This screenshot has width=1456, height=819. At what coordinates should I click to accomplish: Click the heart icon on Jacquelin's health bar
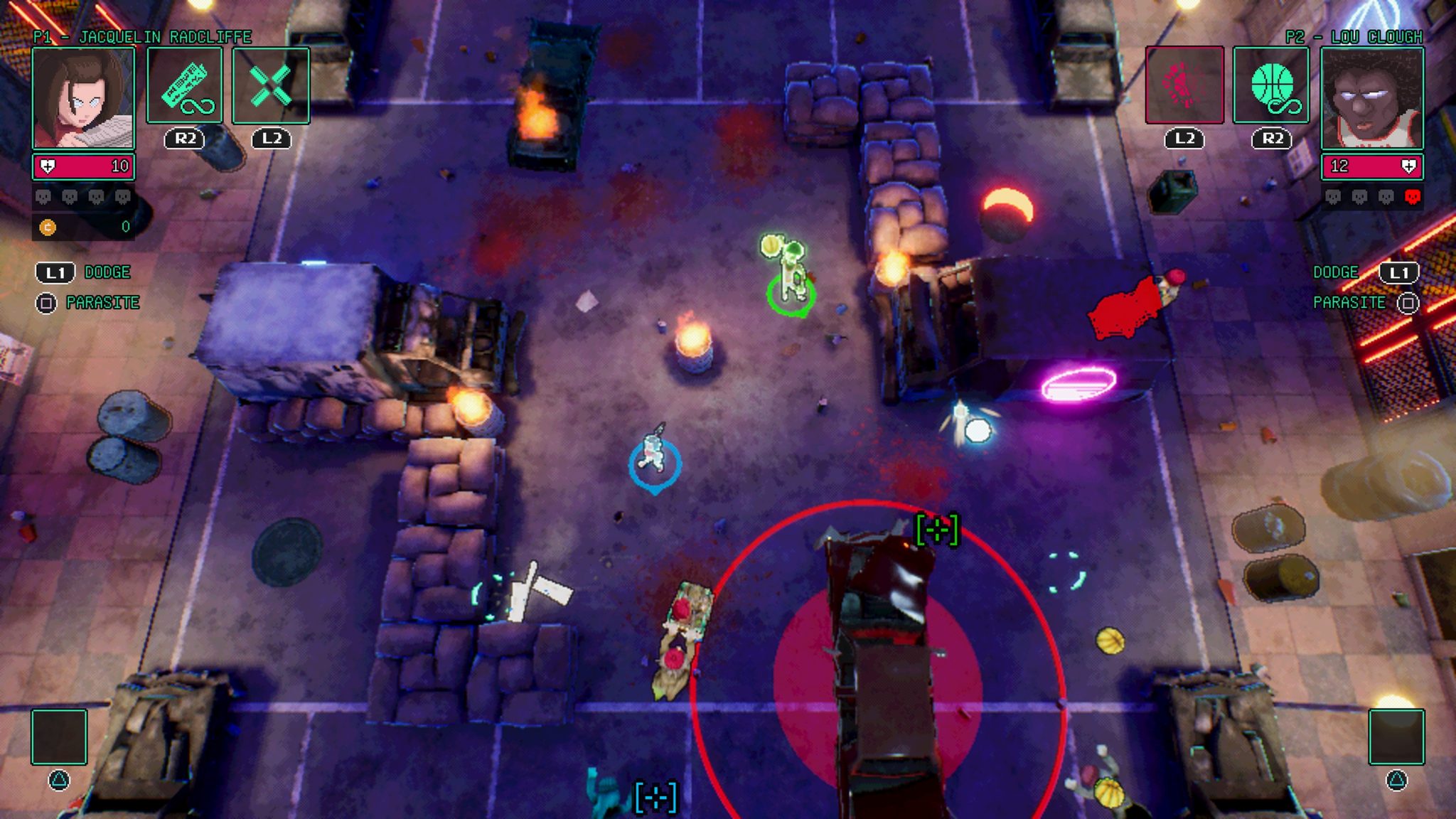tap(47, 166)
